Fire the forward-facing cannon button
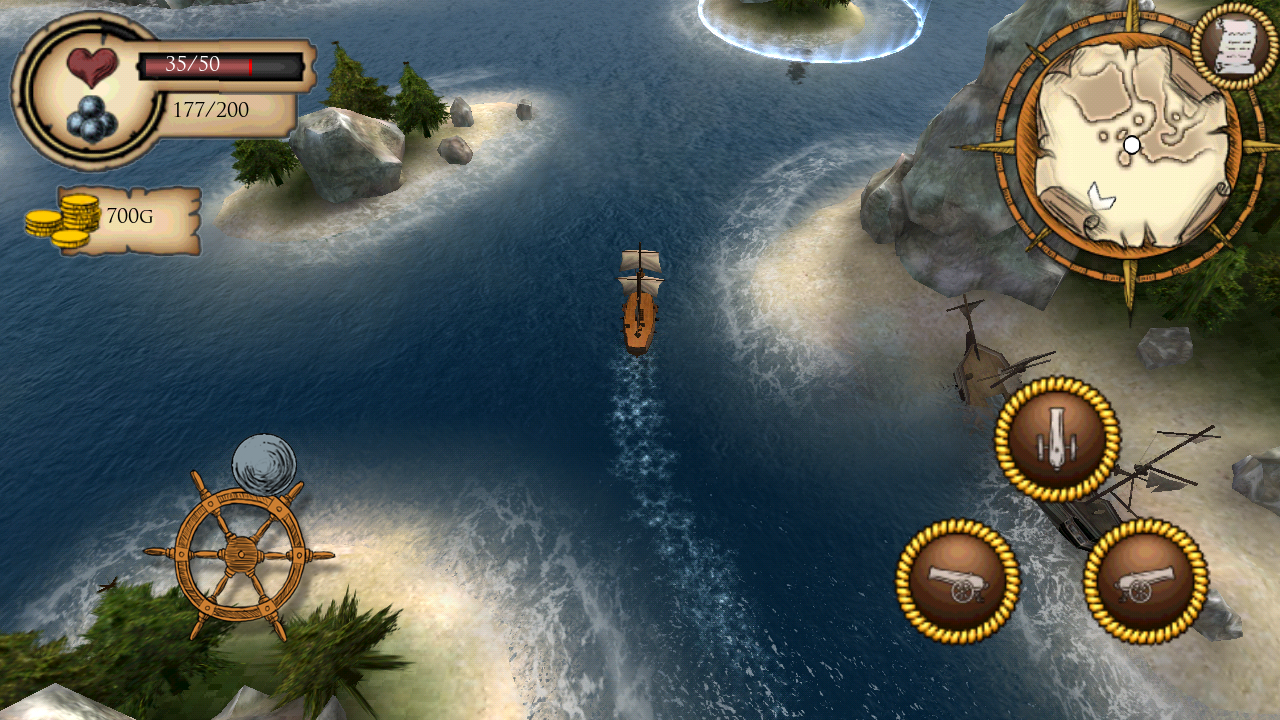1280x720 pixels. coord(1056,439)
